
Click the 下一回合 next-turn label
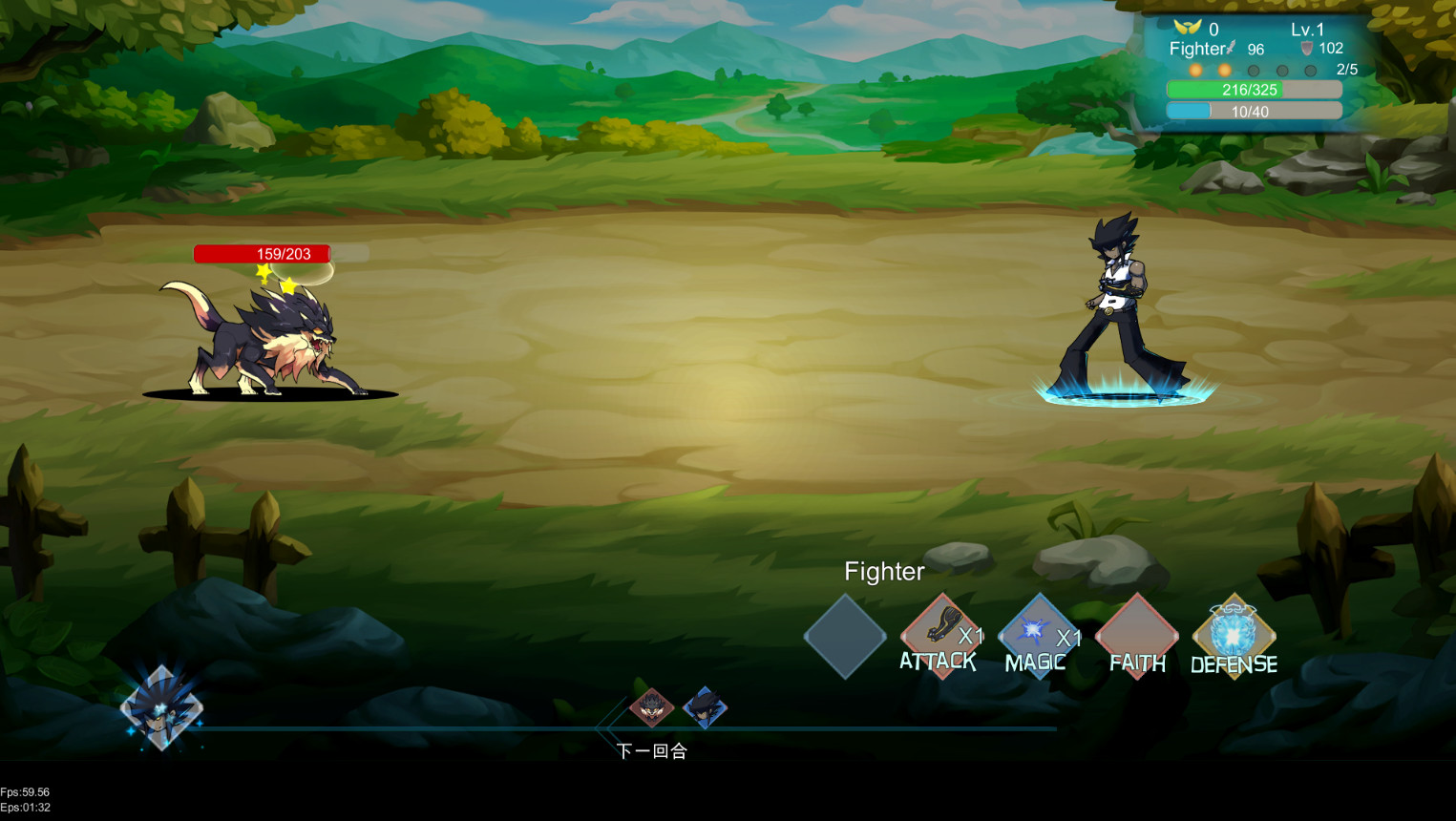click(654, 751)
